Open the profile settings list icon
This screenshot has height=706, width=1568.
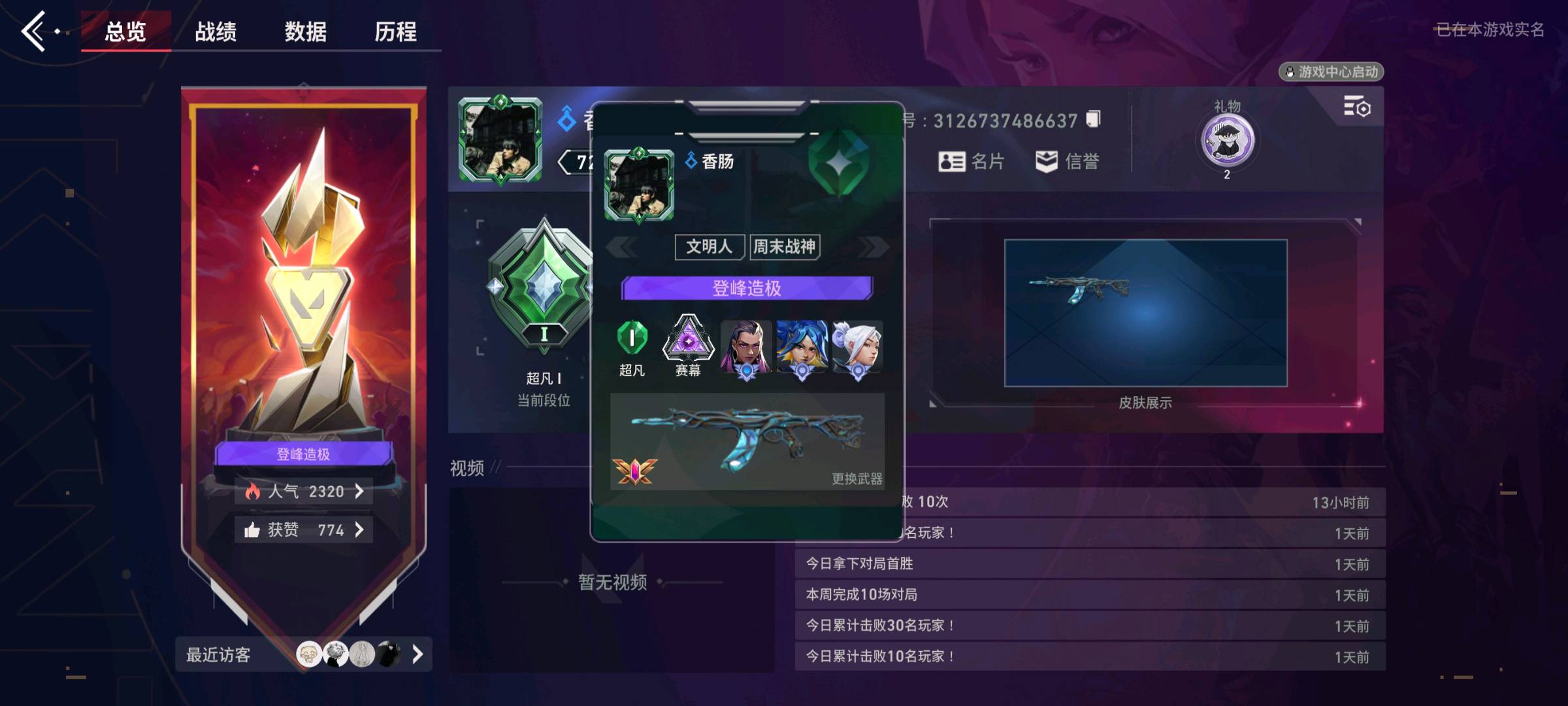pyautogui.click(x=1356, y=107)
